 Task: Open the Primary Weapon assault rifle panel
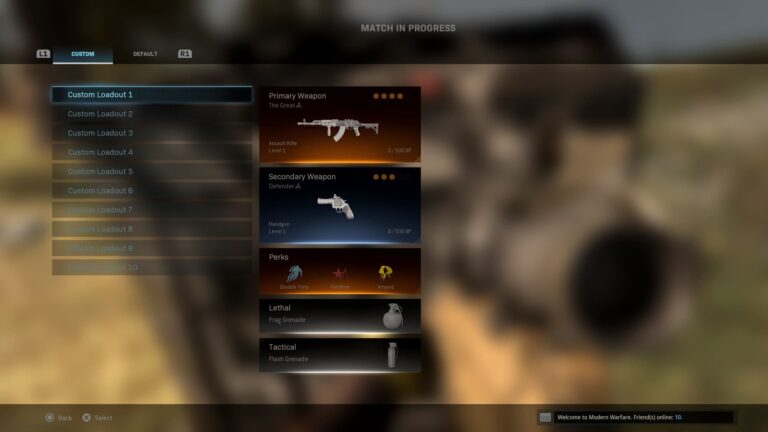point(340,124)
